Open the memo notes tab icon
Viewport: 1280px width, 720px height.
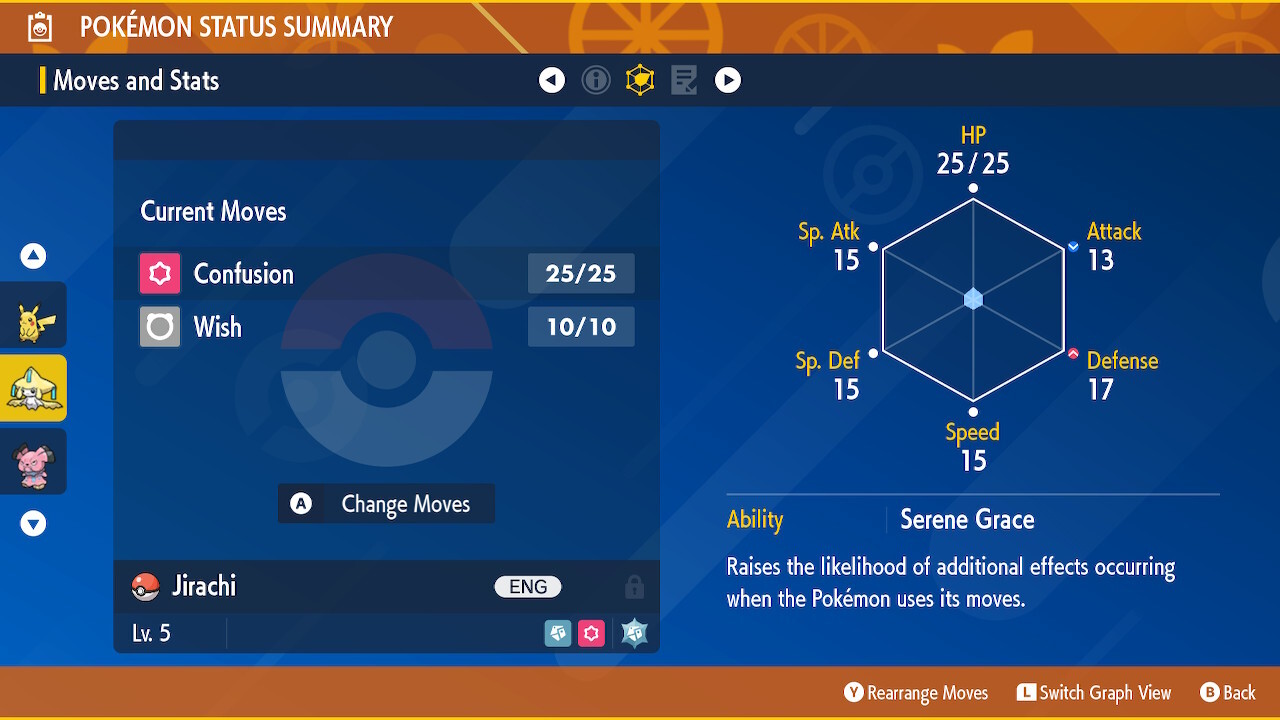(684, 80)
